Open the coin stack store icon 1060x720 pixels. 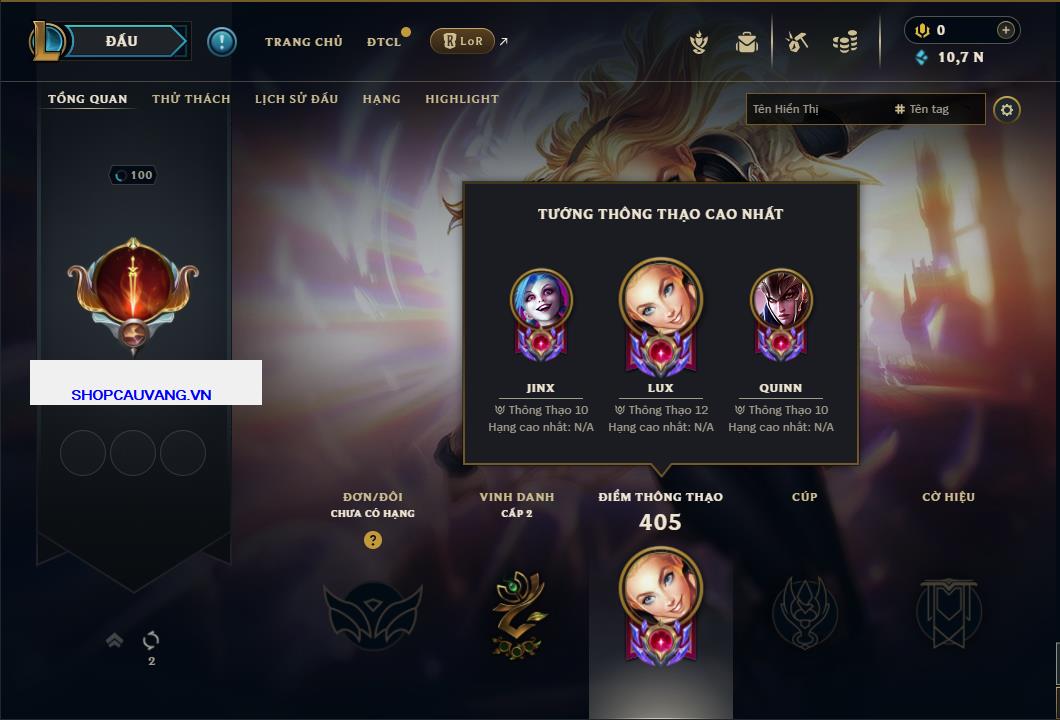coord(845,42)
